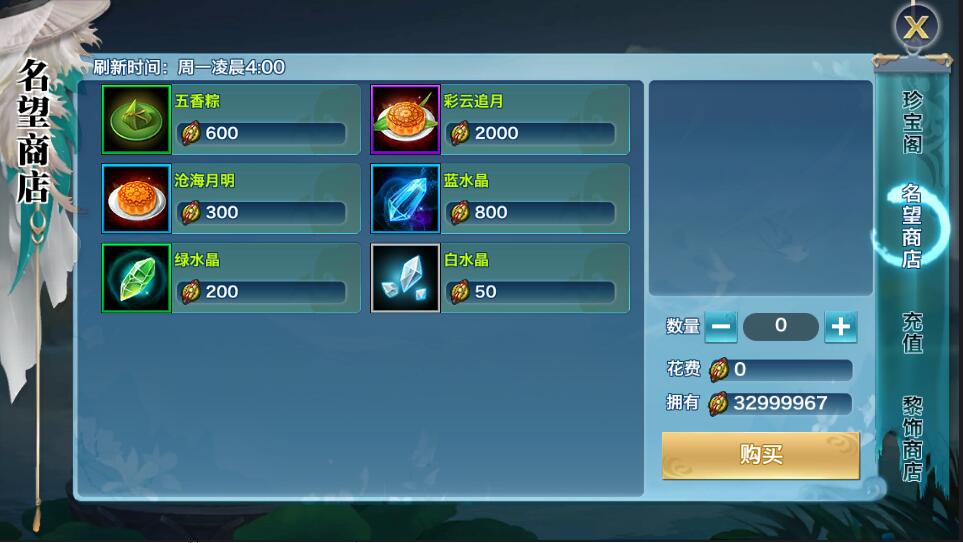Switch to the 黎饰商店 tab
The height and width of the screenshot is (543, 963).
click(x=912, y=439)
